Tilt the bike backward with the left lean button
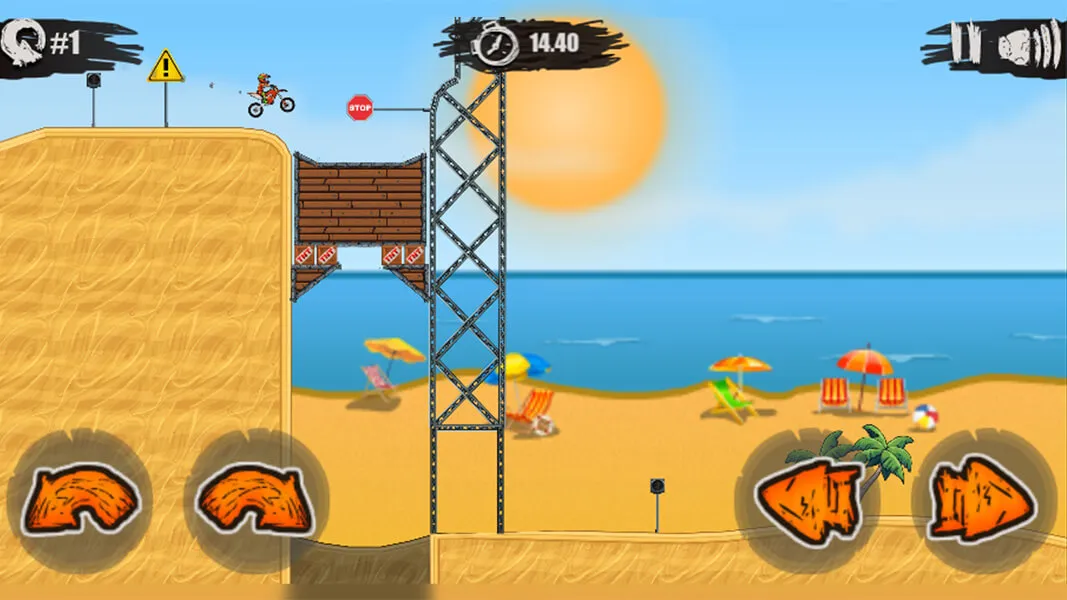The height and width of the screenshot is (600, 1067). pyautogui.click(x=80, y=501)
